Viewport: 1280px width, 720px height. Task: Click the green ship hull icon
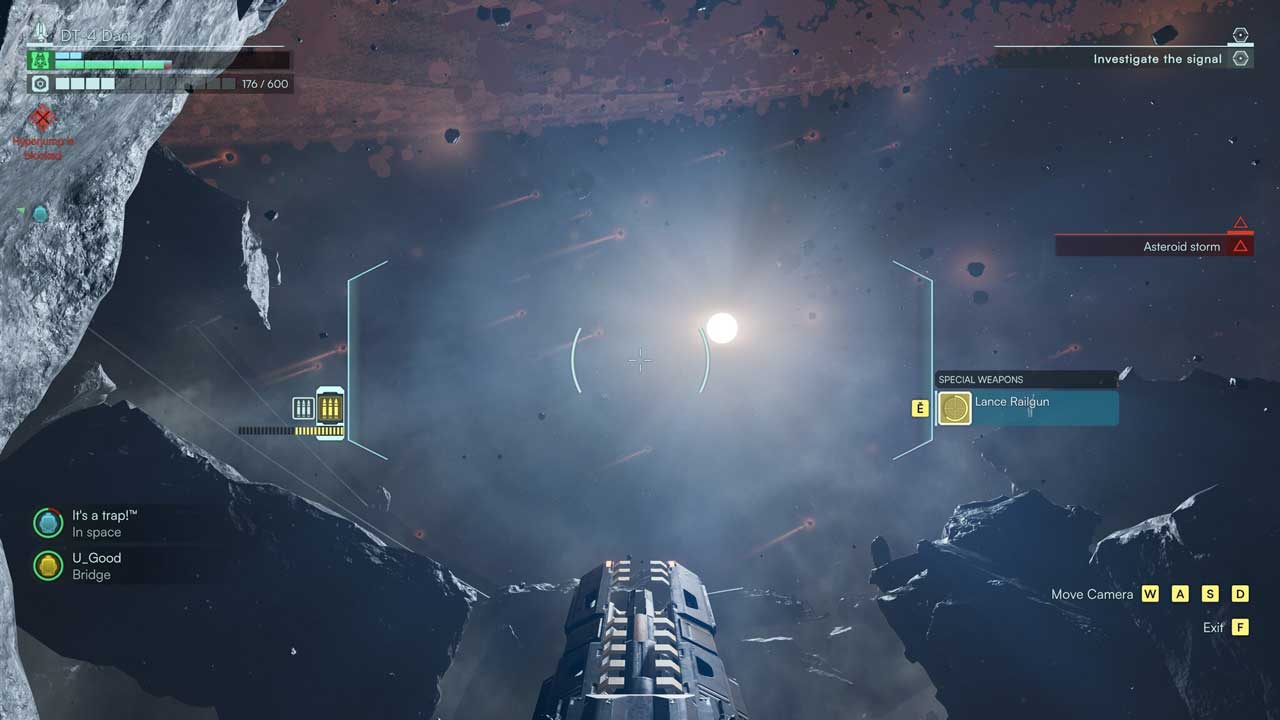coord(40,60)
